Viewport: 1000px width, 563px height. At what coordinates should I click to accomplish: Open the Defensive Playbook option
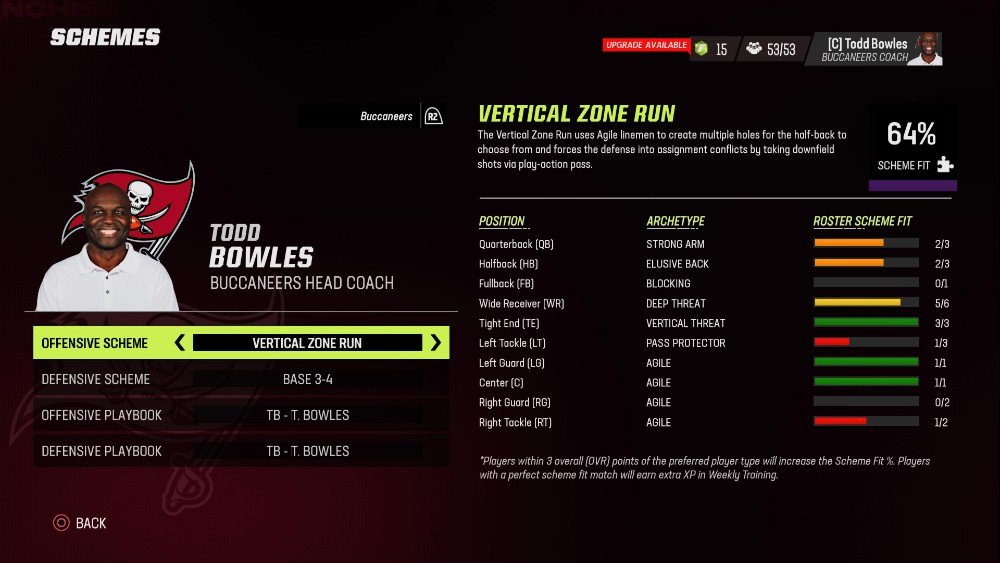coord(240,451)
